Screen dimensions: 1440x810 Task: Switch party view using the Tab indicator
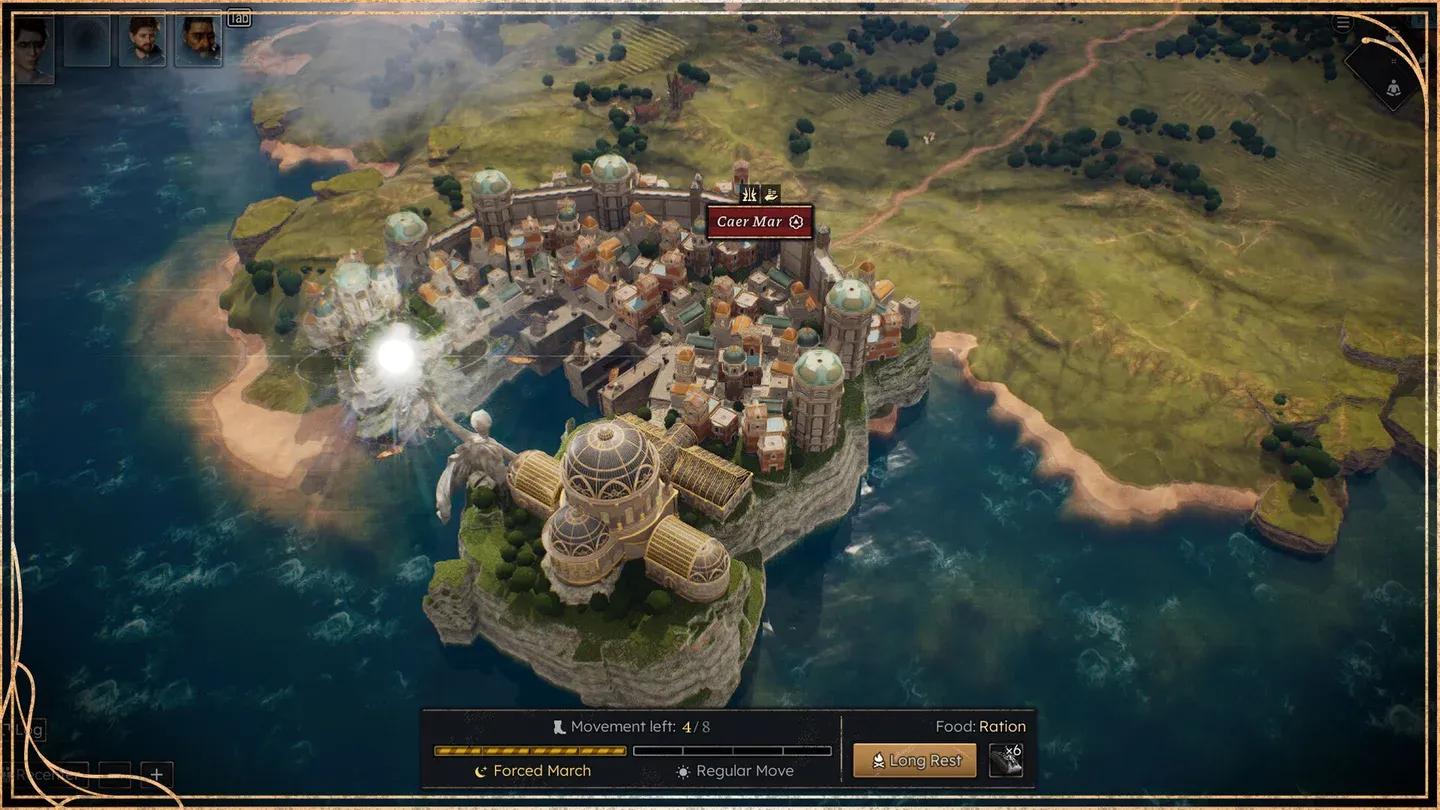237,17
